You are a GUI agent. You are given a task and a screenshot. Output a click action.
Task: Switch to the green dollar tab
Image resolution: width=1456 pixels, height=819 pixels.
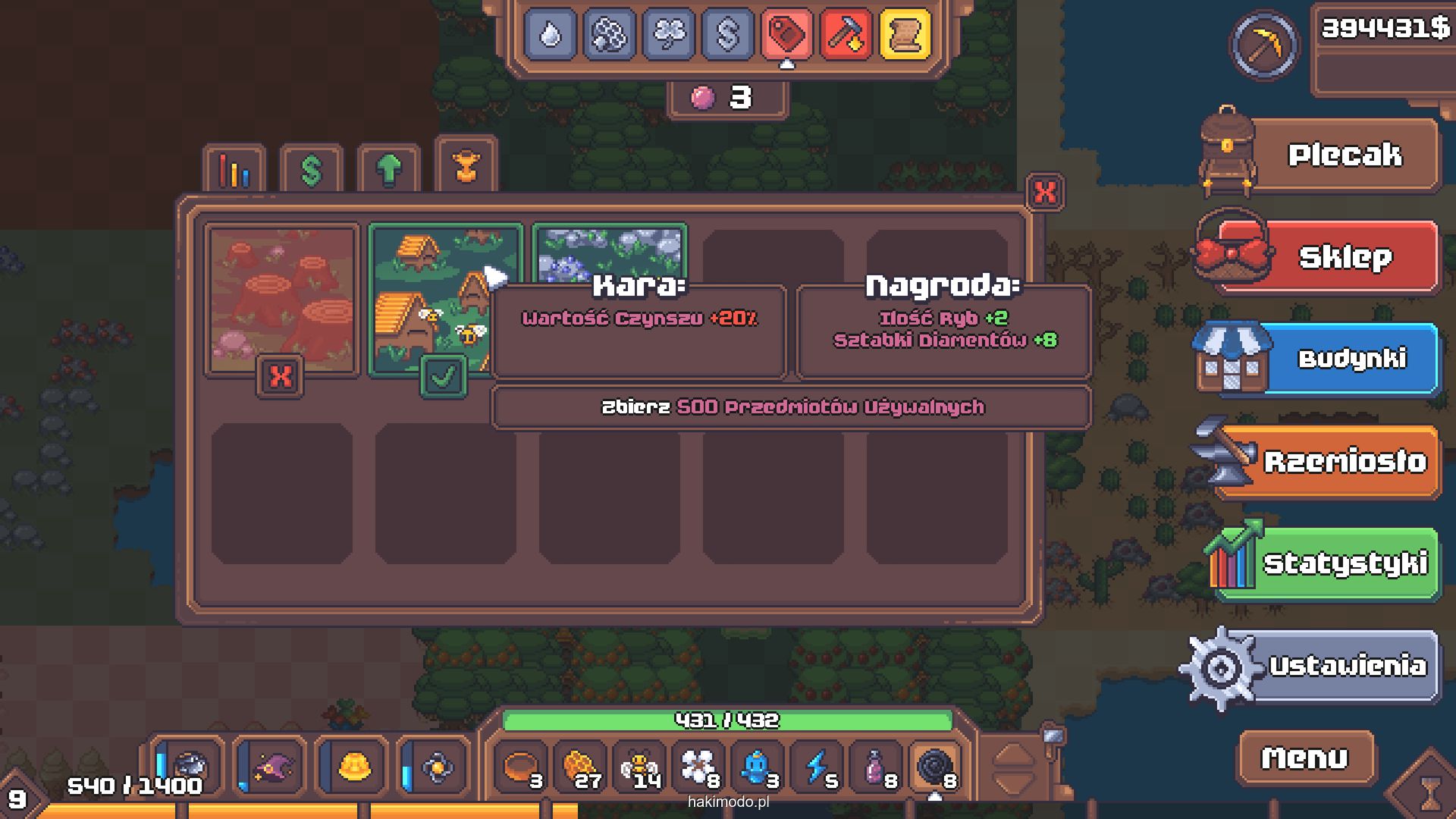click(311, 170)
